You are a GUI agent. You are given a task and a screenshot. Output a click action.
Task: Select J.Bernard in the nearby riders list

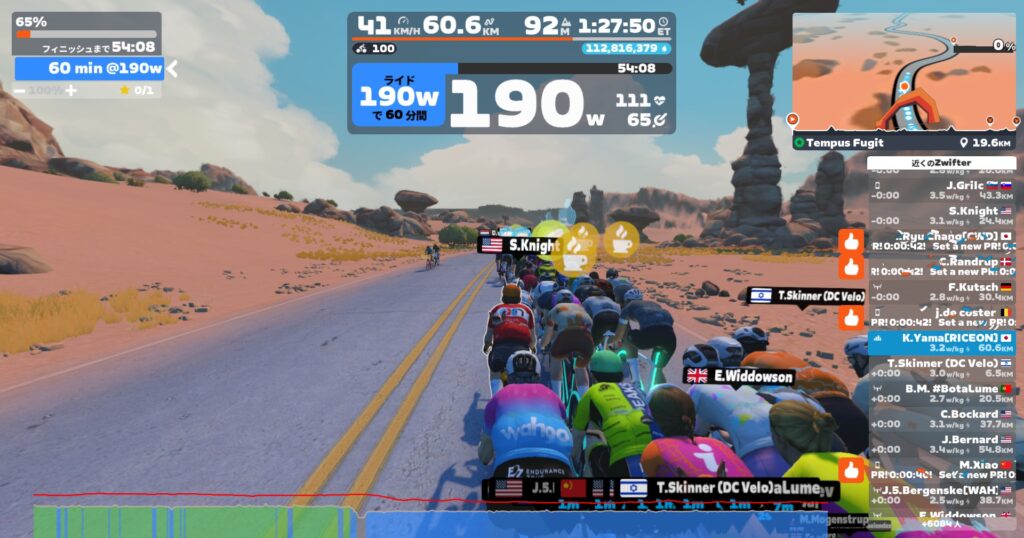[x=942, y=444]
